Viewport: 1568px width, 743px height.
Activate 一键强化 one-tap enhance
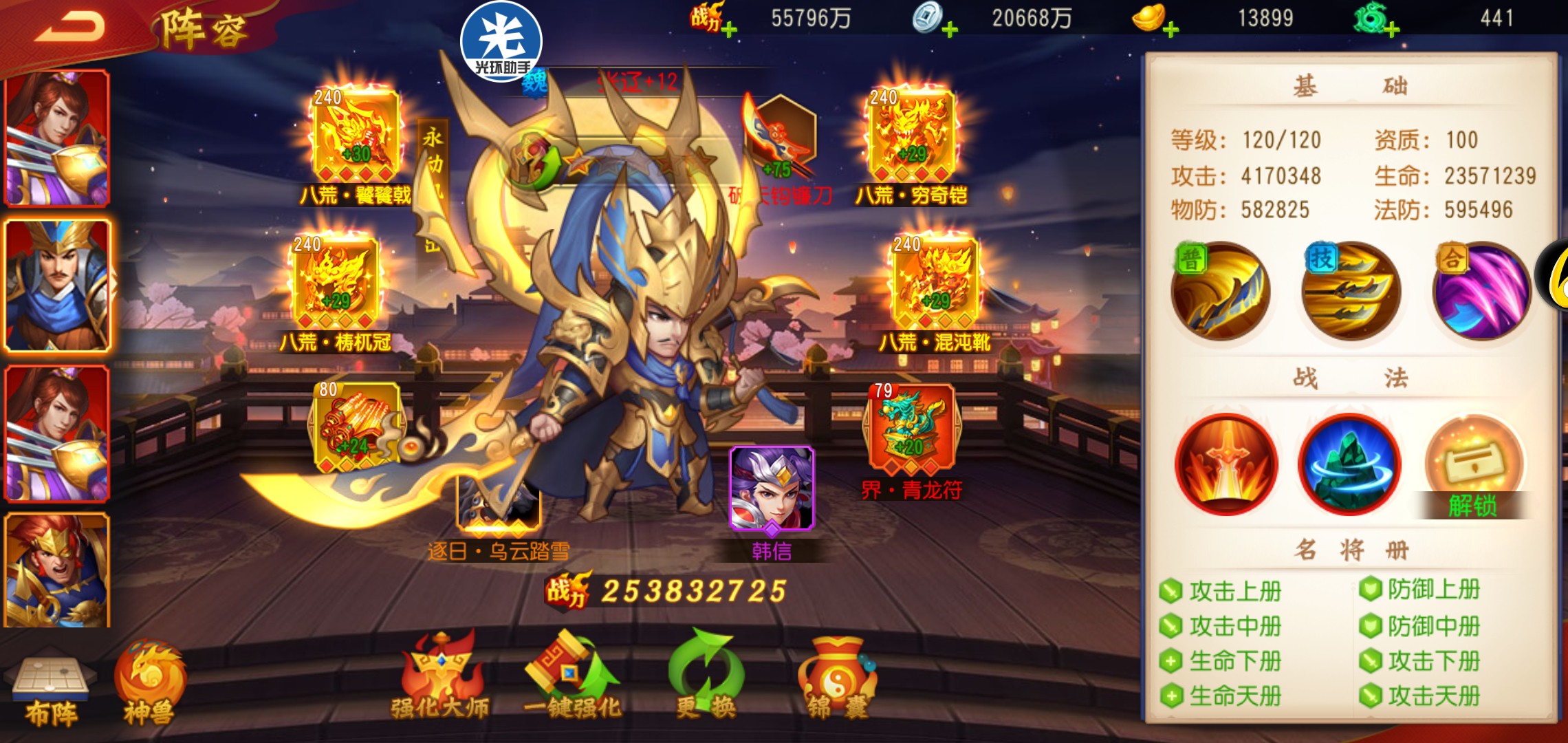tap(571, 678)
